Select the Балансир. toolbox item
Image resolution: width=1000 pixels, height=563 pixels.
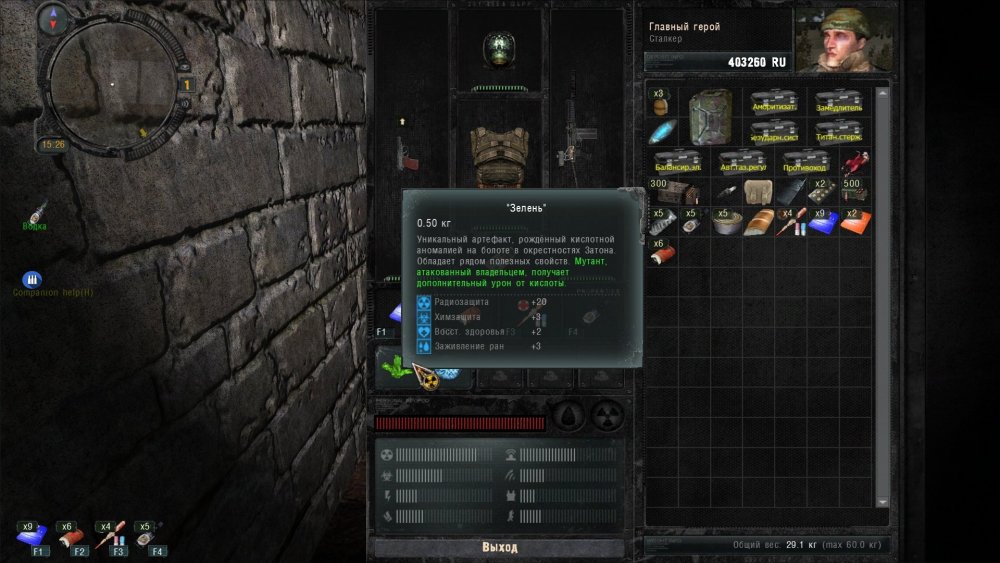point(677,162)
